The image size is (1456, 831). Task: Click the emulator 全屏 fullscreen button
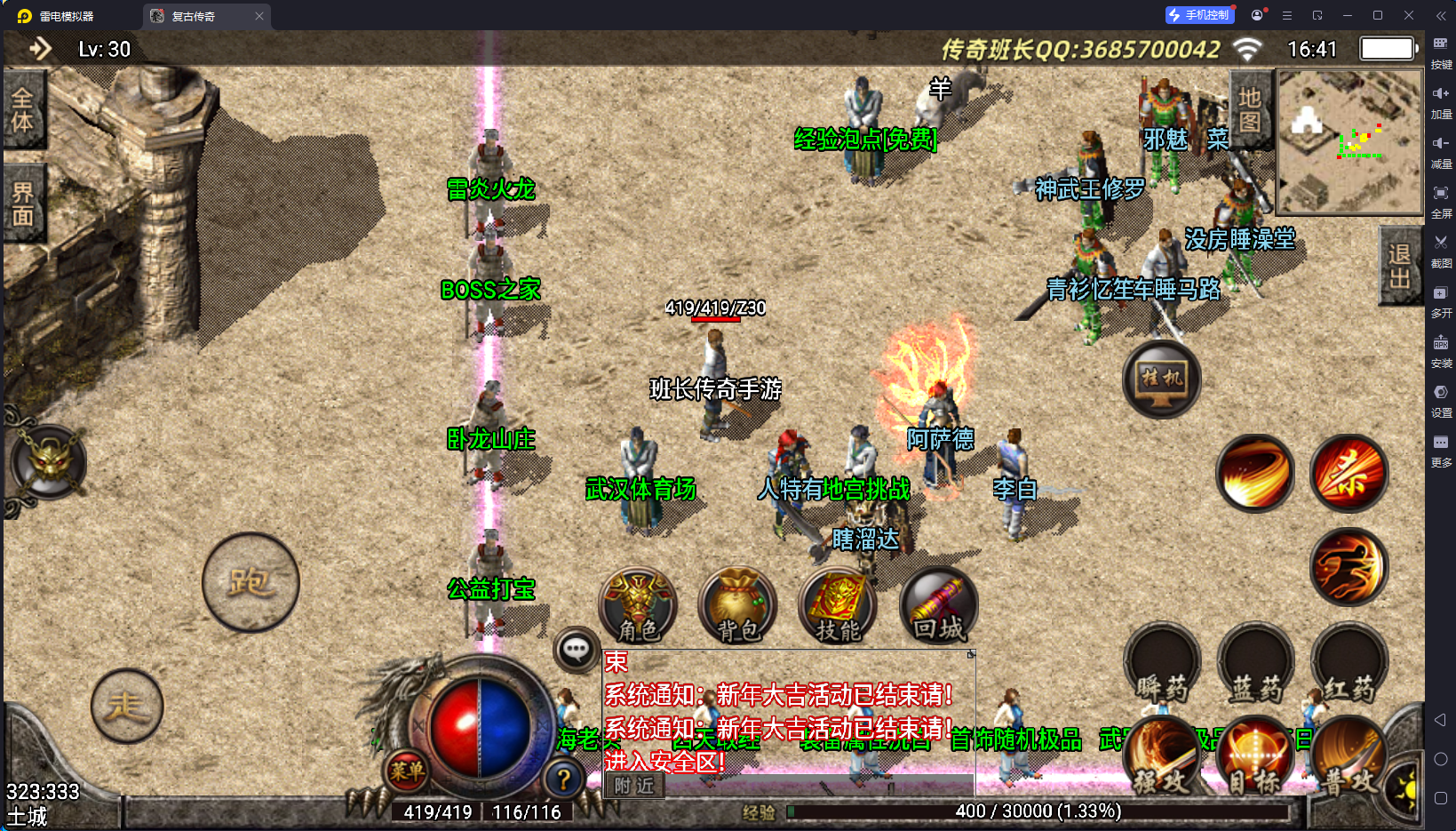1441,199
